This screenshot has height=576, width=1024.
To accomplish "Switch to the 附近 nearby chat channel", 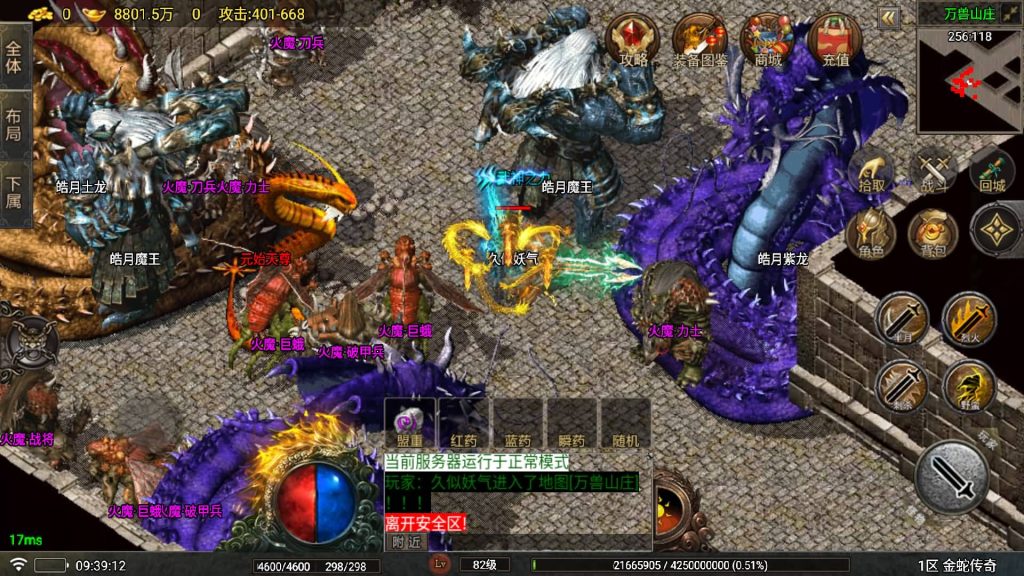I will 406,541.
